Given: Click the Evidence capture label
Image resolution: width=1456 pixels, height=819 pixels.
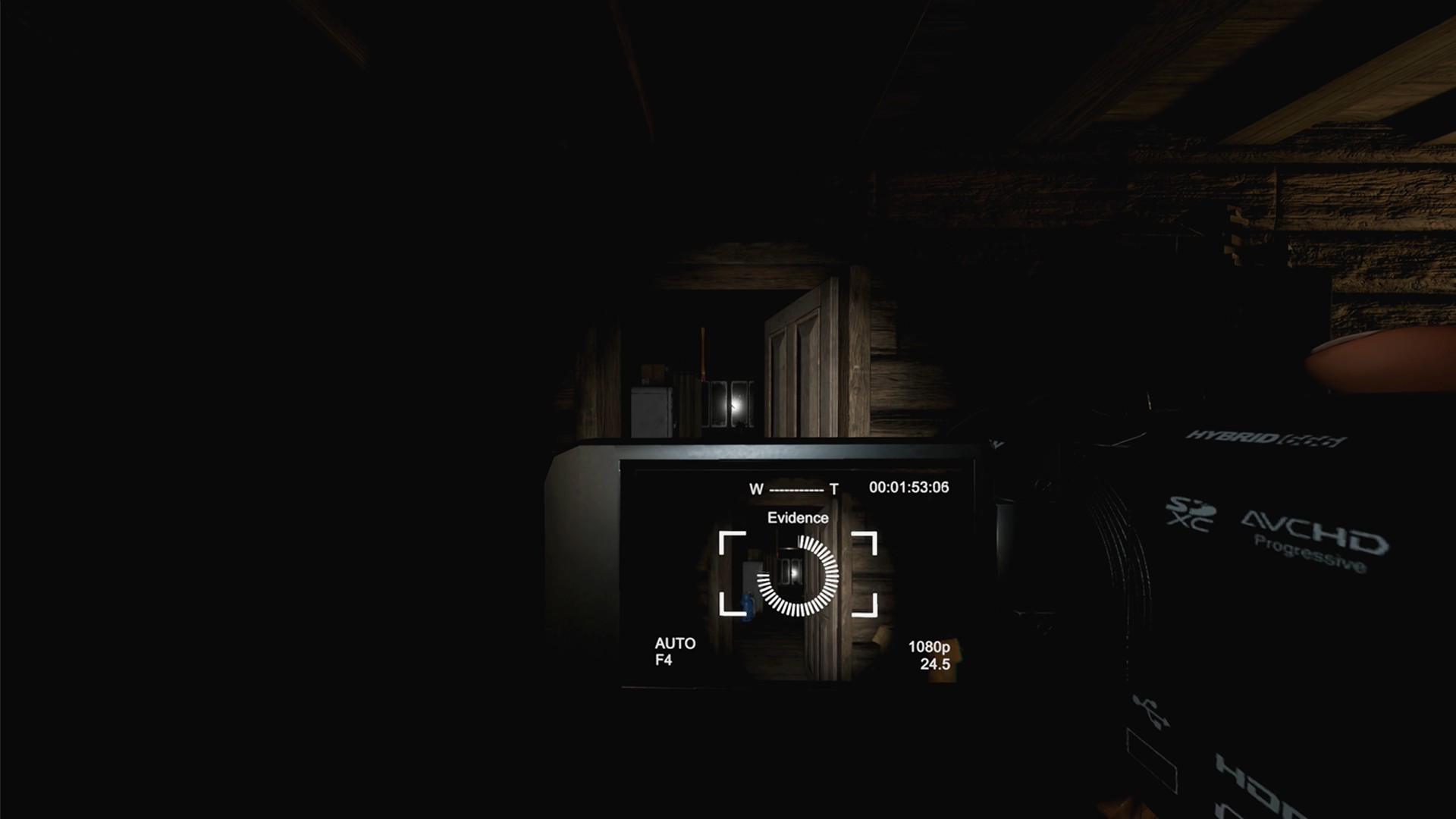Looking at the screenshot, I should tap(799, 518).
